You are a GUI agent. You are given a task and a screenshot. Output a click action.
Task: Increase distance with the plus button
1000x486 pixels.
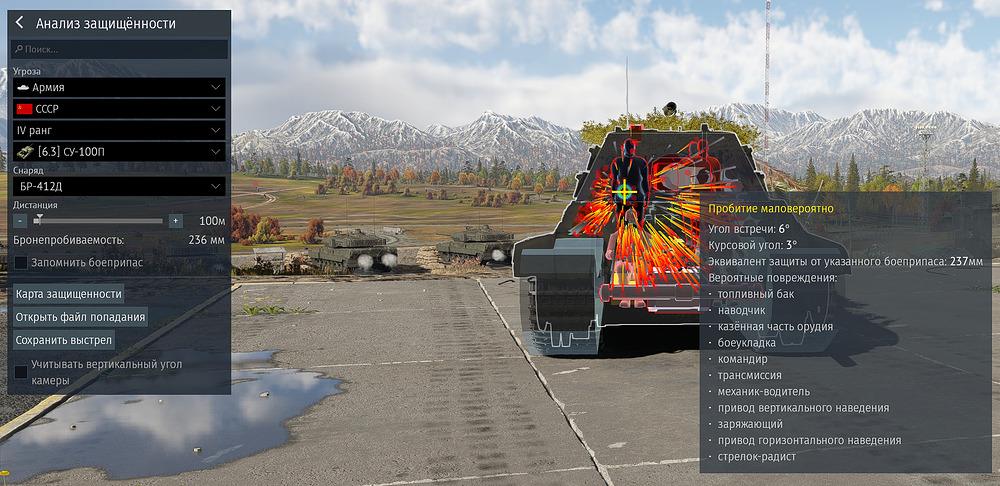[x=175, y=220]
